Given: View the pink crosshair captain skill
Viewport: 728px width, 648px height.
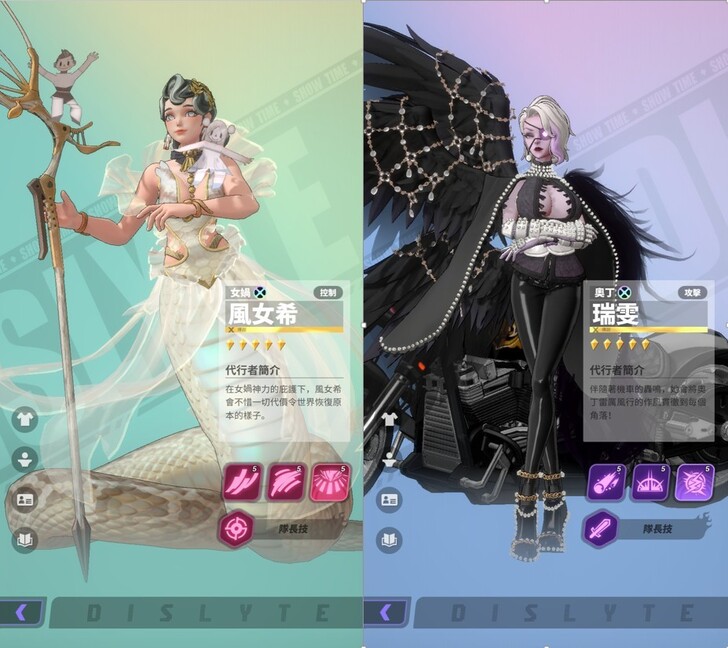Looking at the screenshot, I should [237, 528].
